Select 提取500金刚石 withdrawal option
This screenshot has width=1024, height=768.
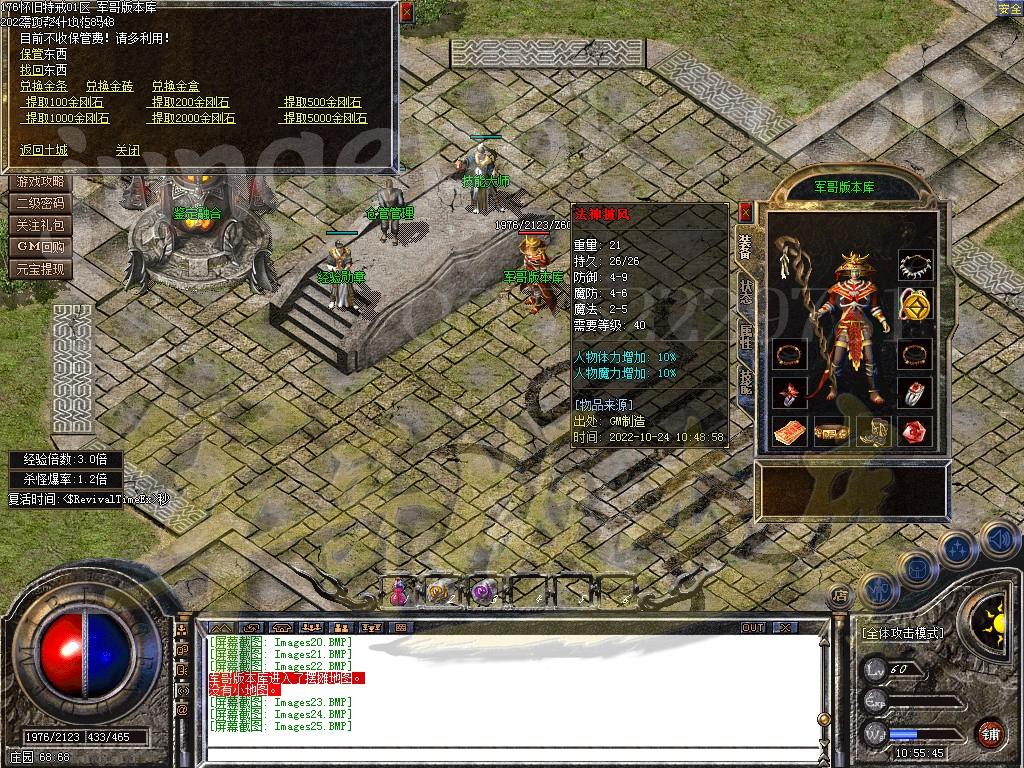321,102
